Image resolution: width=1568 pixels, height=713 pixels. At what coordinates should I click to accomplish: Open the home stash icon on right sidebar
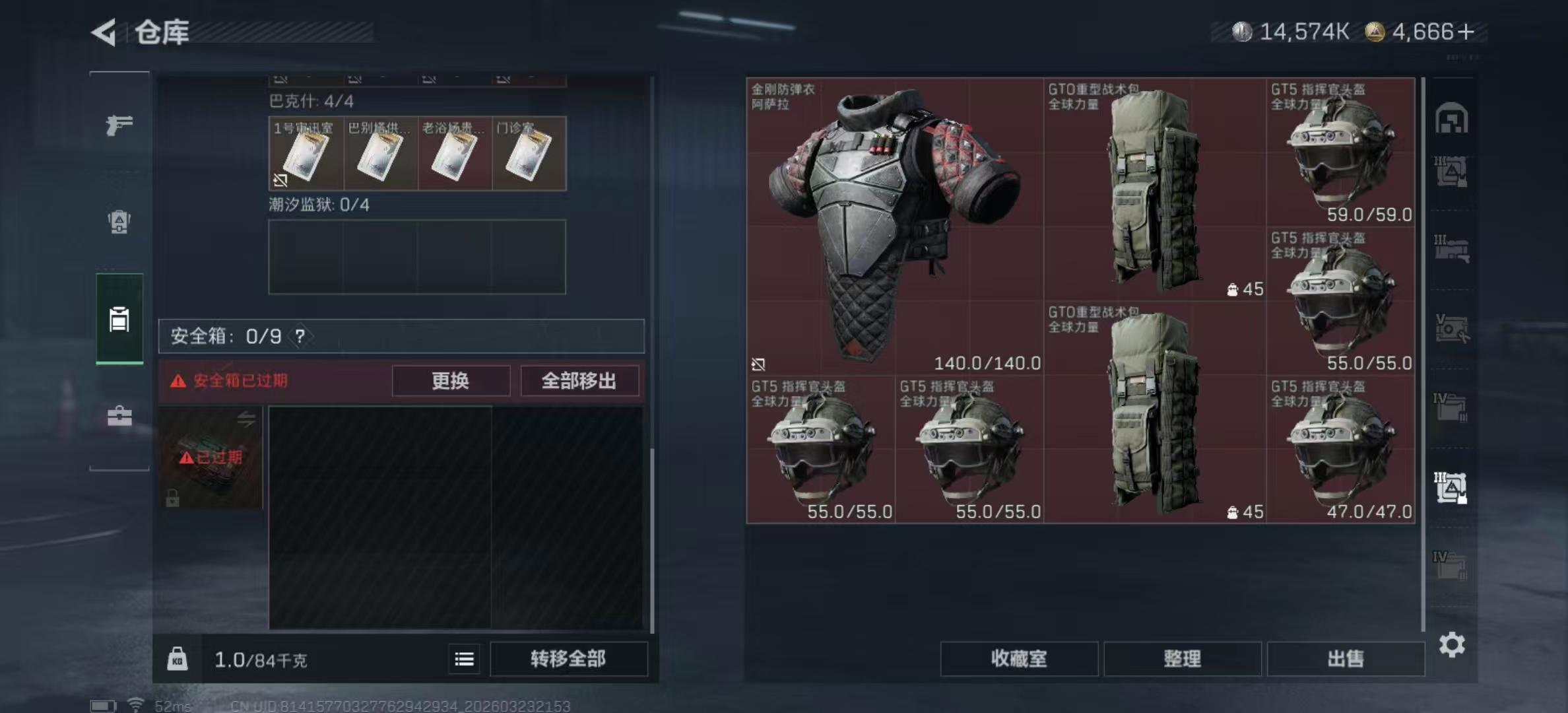(1451, 119)
